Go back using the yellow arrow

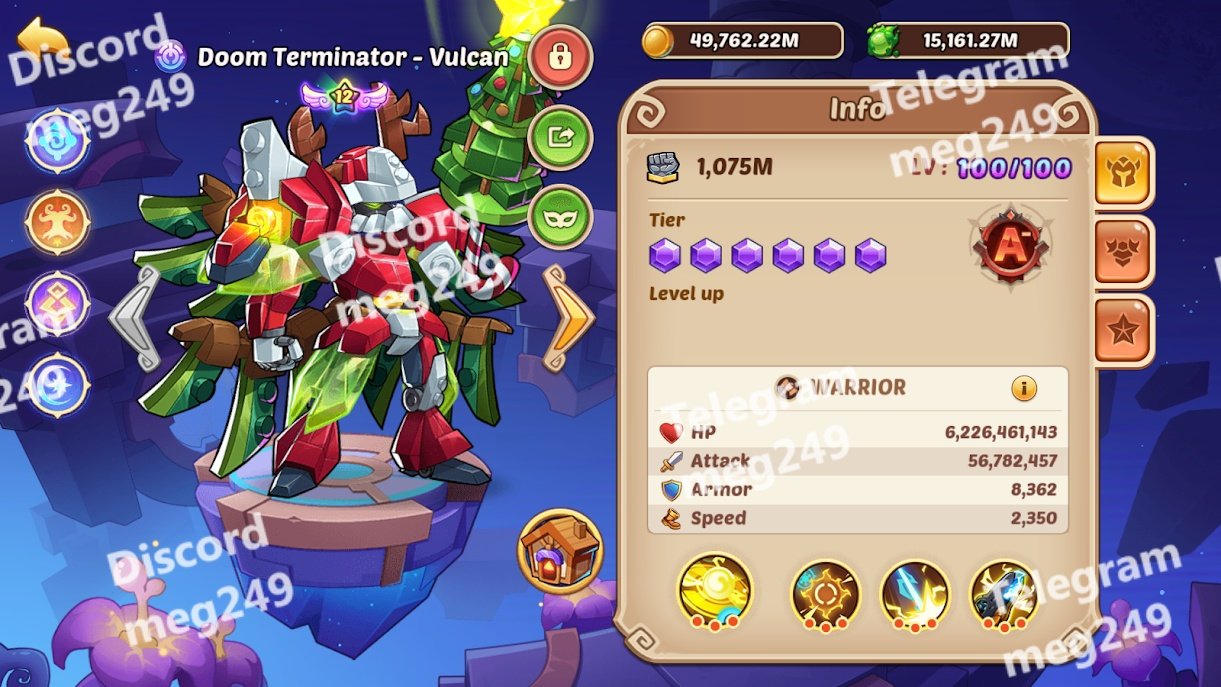pos(42,40)
